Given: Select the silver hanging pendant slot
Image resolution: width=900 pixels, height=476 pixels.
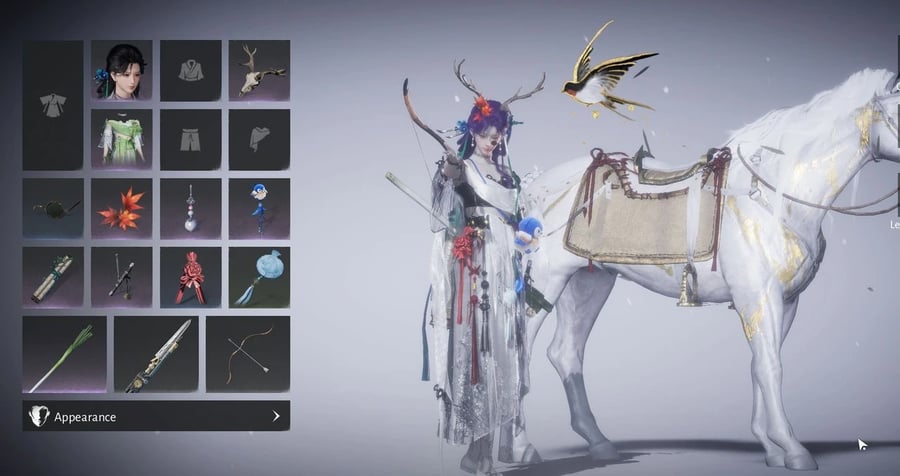Looking at the screenshot, I should tap(190, 208).
